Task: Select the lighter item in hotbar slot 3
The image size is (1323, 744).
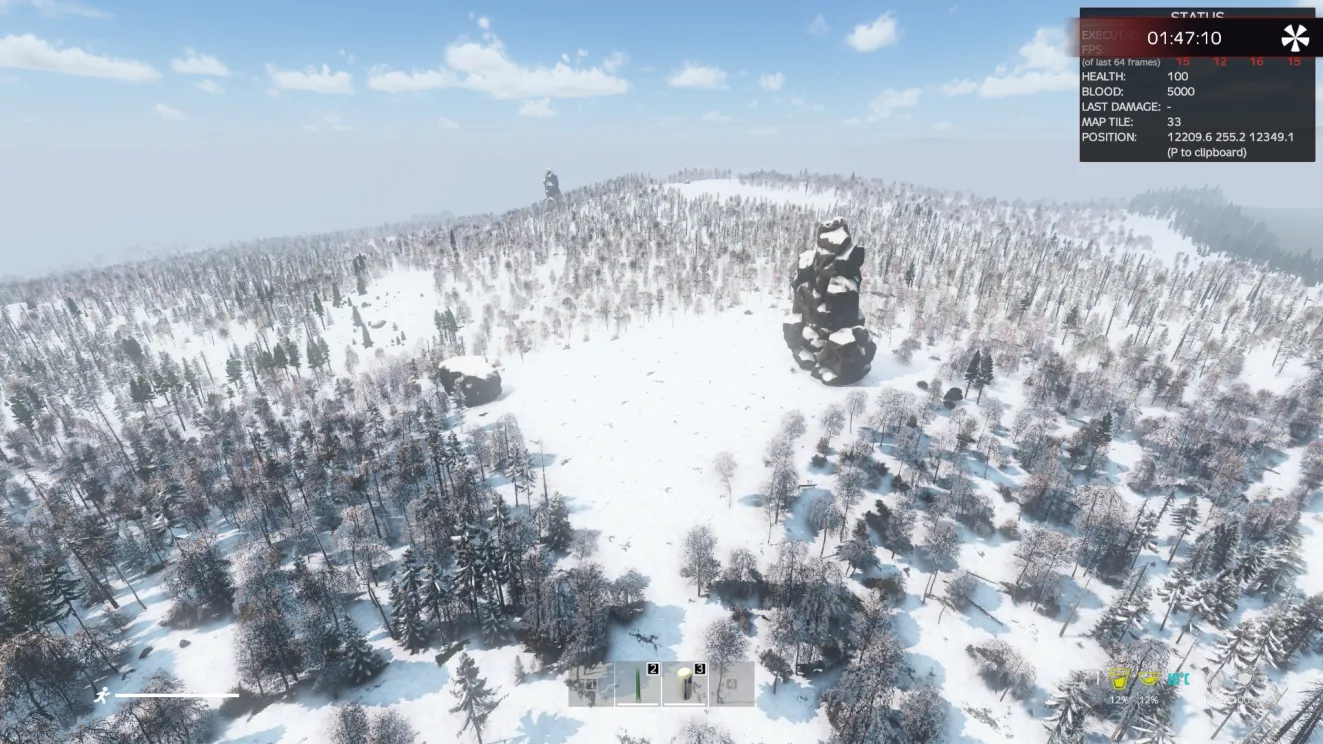Action: tap(685, 684)
